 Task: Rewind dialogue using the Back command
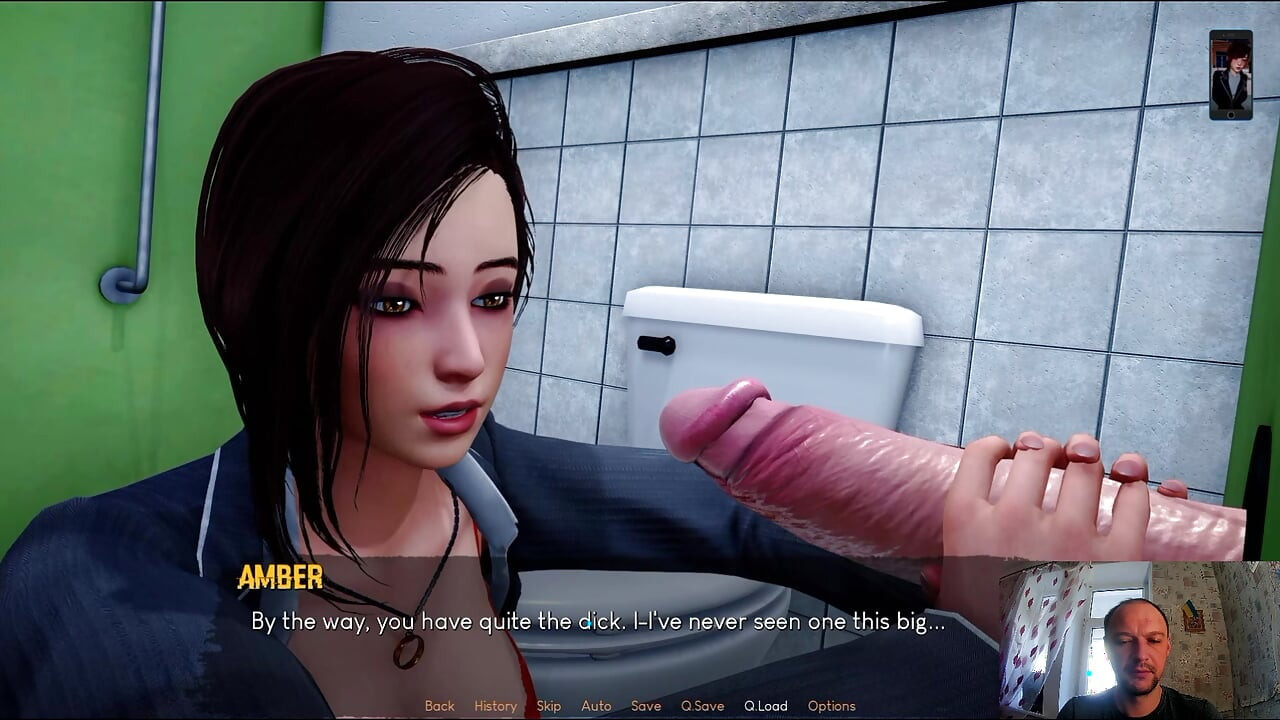439,706
